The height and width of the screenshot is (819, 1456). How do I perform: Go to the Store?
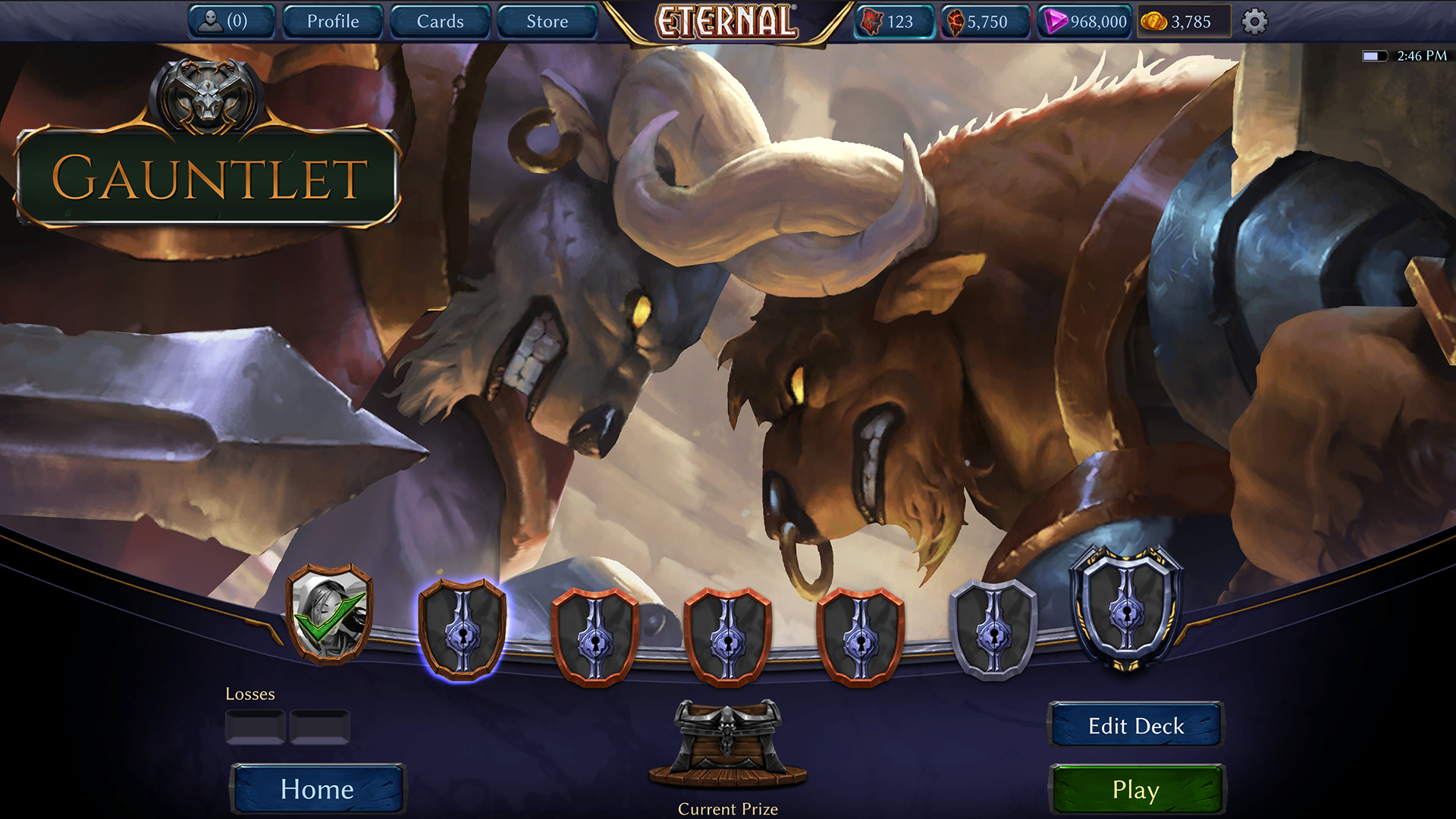coord(547,21)
